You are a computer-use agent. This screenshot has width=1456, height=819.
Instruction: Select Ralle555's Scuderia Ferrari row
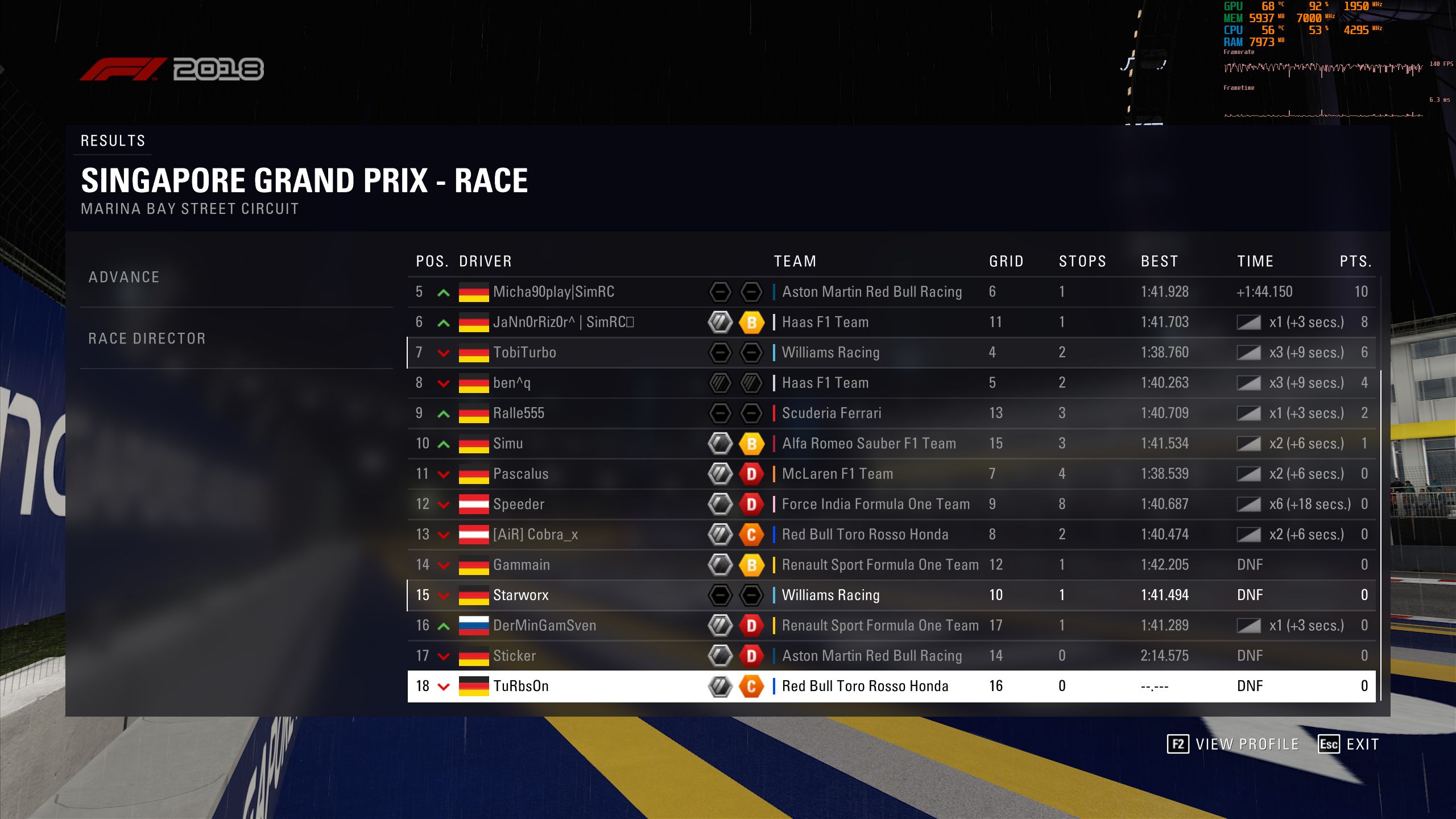(519, 413)
